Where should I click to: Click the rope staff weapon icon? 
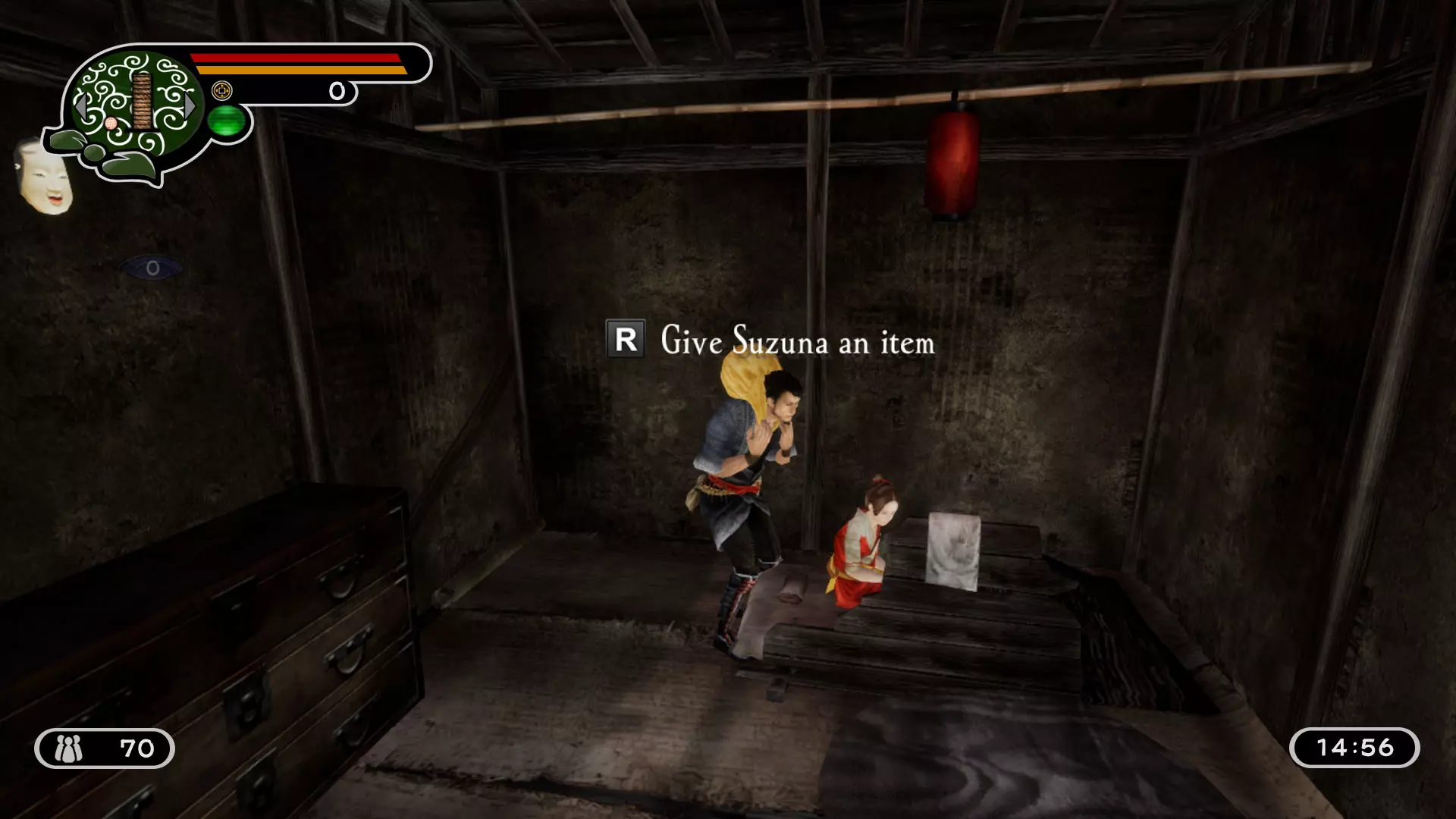142,102
